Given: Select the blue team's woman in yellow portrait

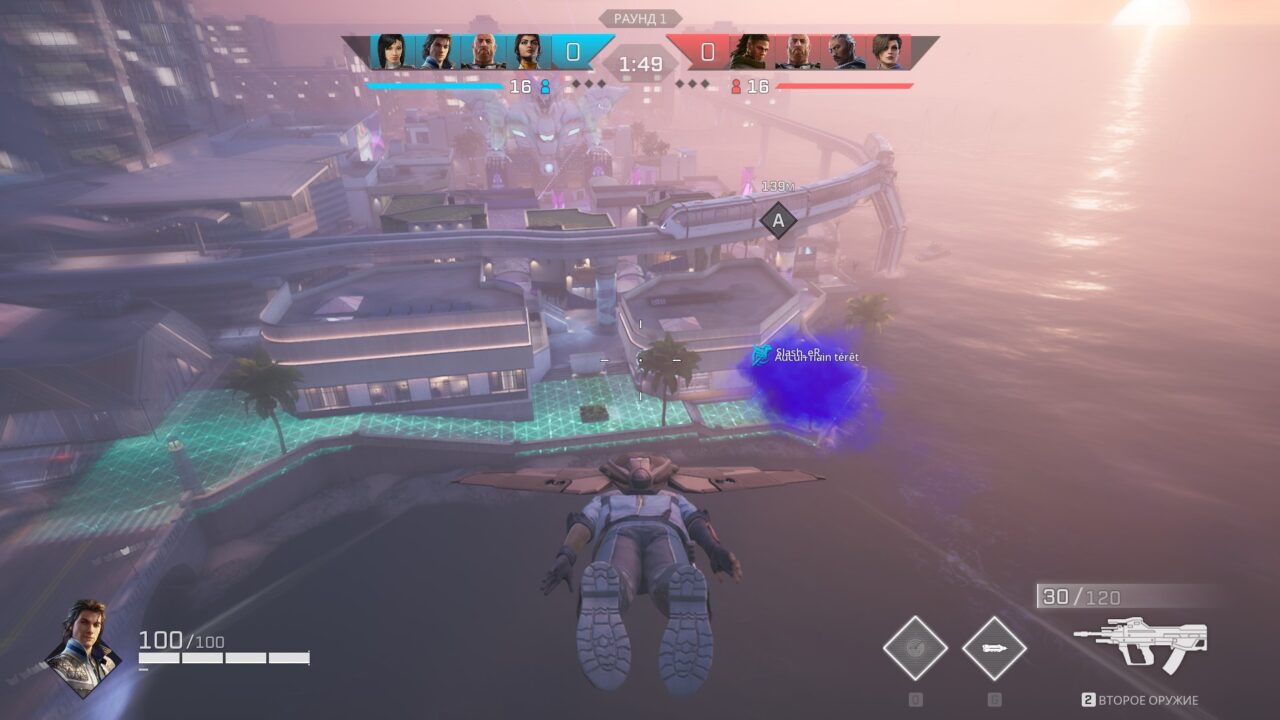Looking at the screenshot, I should [x=527, y=52].
